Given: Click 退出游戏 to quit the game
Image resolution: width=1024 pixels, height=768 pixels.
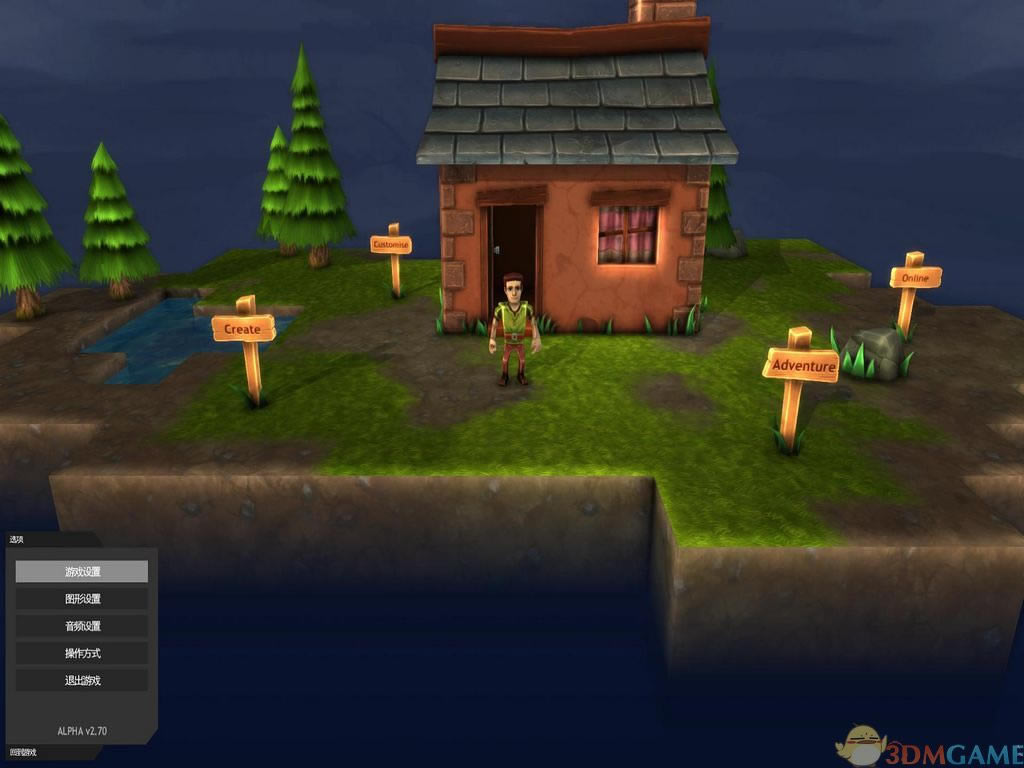Looking at the screenshot, I should coord(82,680).
